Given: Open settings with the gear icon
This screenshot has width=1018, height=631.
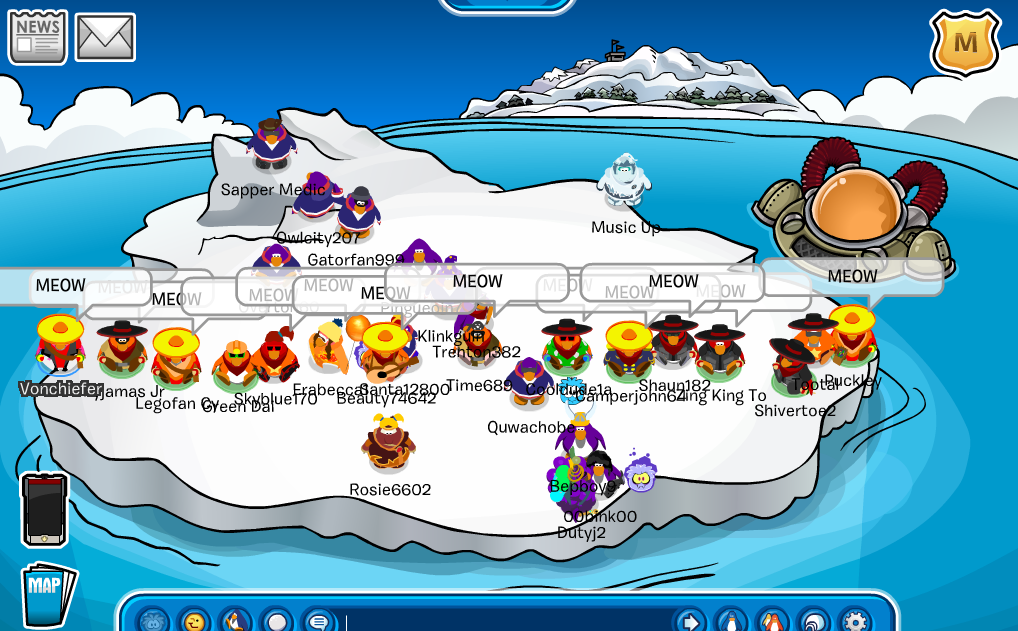Looking at the screenshot, I should [854, 621].
